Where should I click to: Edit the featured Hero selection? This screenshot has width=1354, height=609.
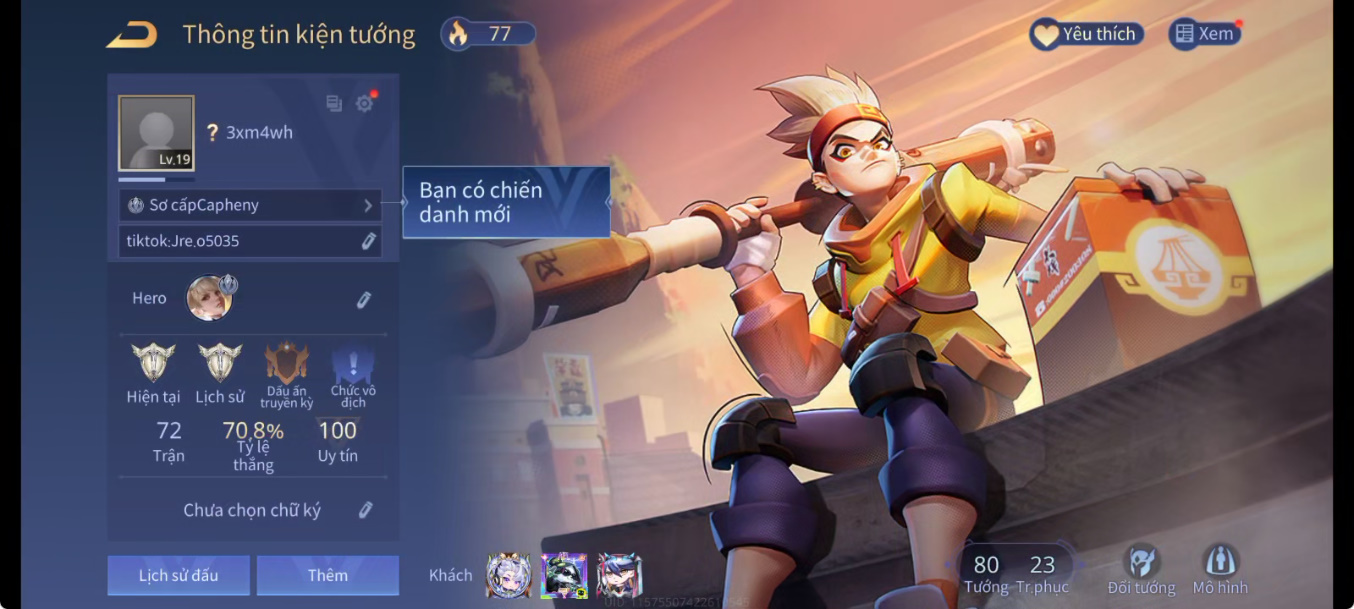click(364, 299)
